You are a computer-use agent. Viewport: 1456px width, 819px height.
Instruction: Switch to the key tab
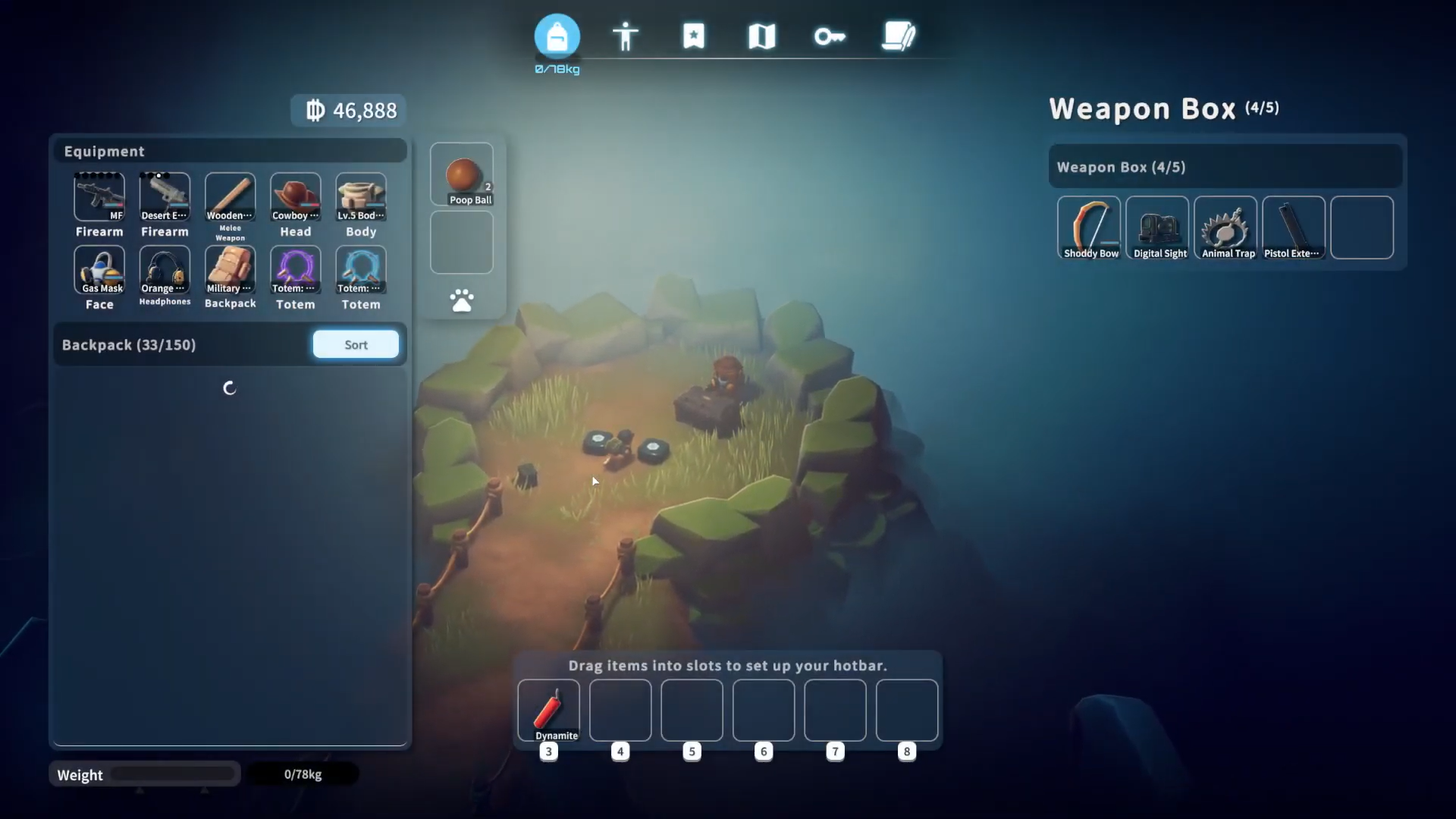click(x=830, y=36)
